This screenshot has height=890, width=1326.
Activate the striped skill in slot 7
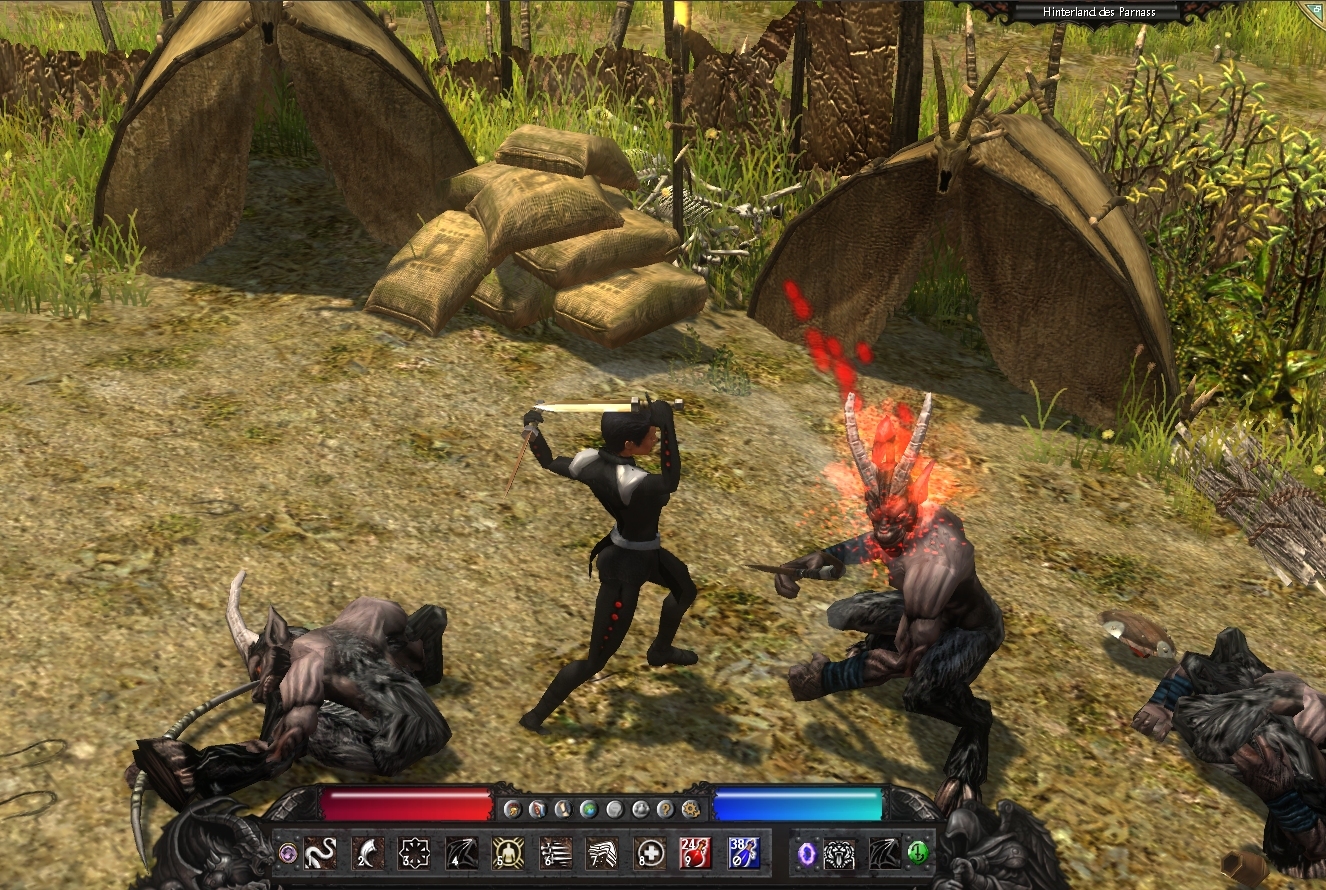coord(602,853)
